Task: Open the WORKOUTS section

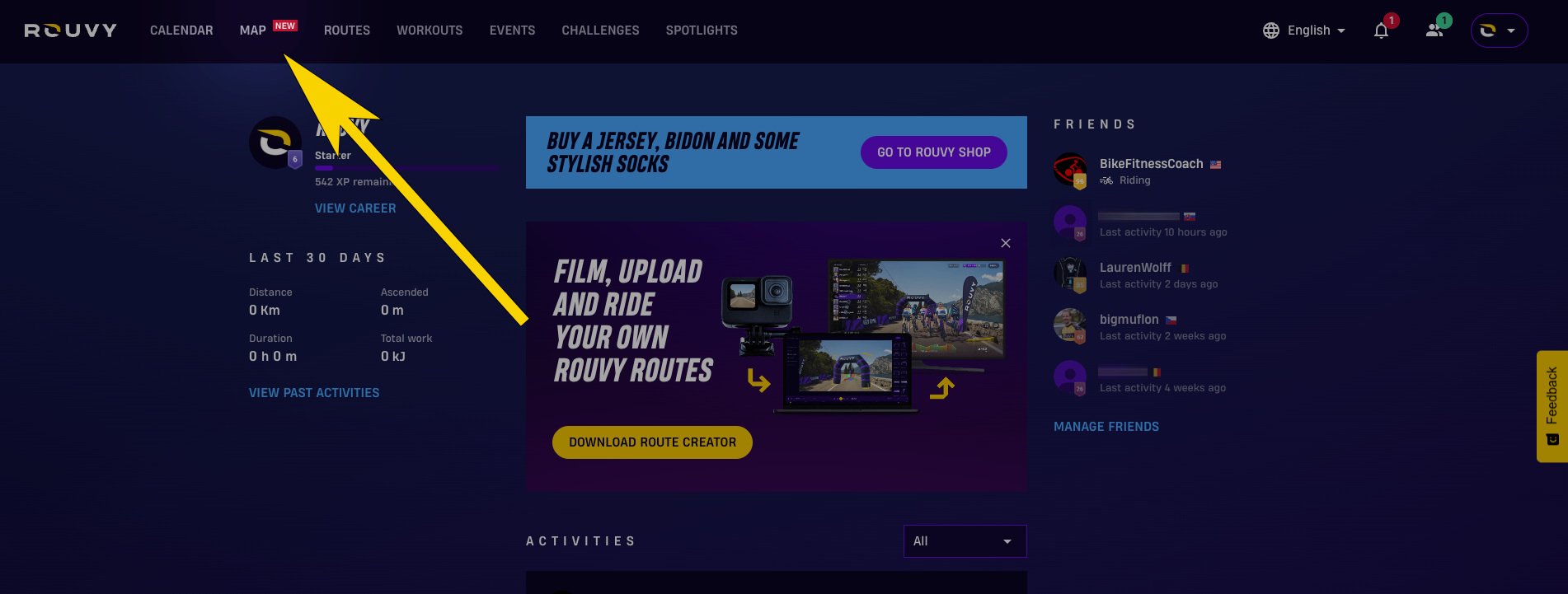Action: click(x=430, y=30)
